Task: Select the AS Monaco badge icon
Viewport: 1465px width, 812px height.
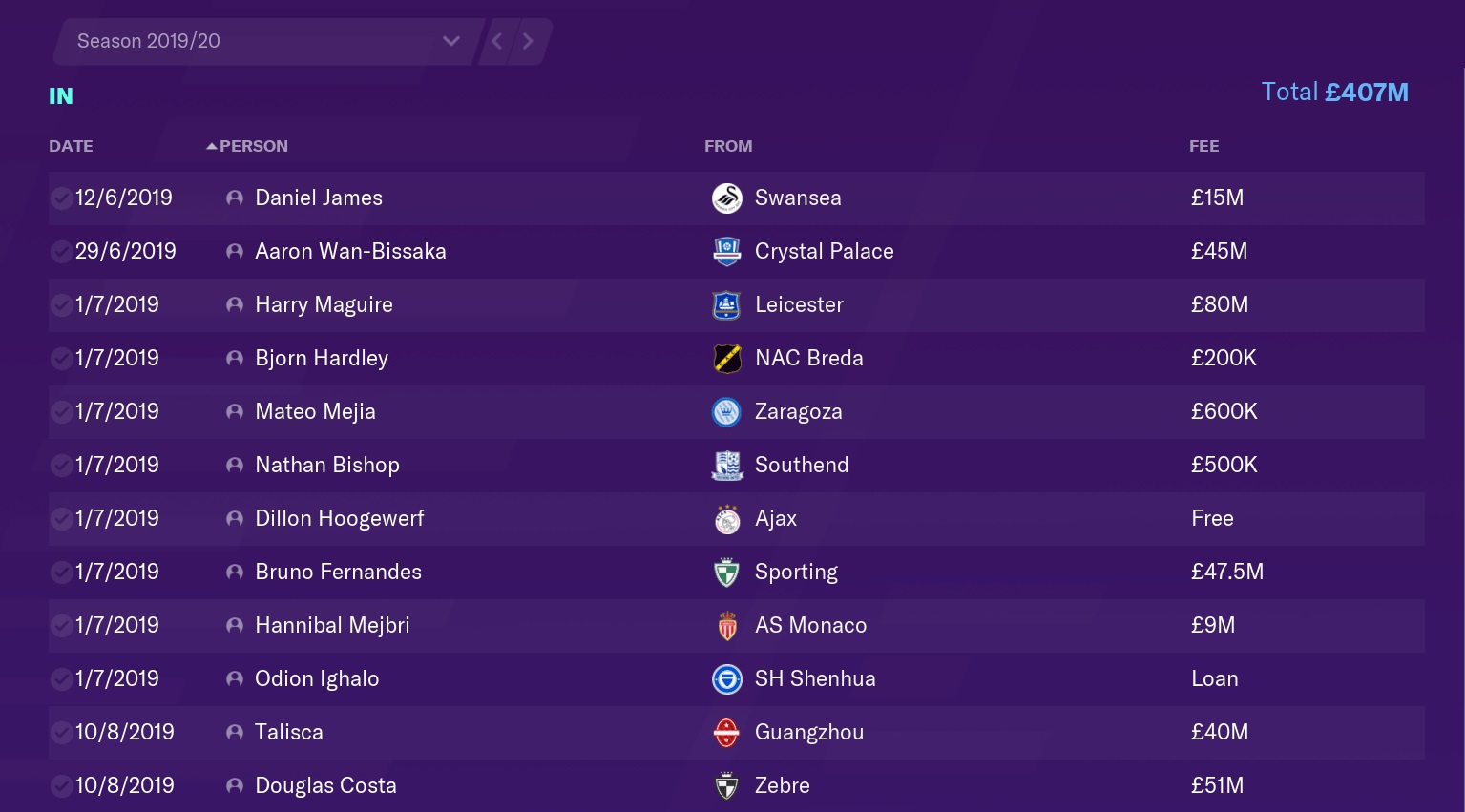Action: [726, 625]
